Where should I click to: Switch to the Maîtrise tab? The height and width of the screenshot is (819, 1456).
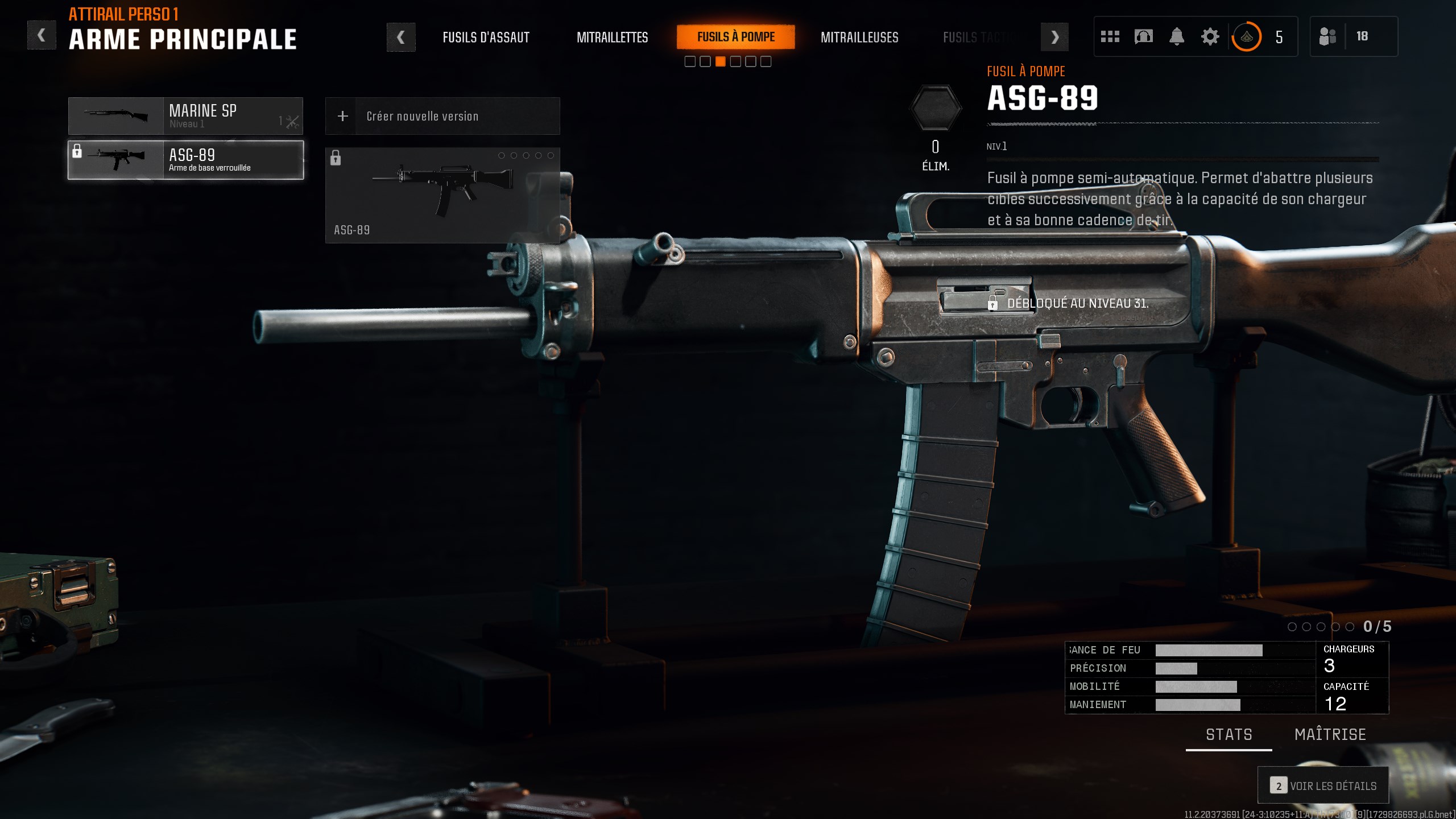[1330, 734]
